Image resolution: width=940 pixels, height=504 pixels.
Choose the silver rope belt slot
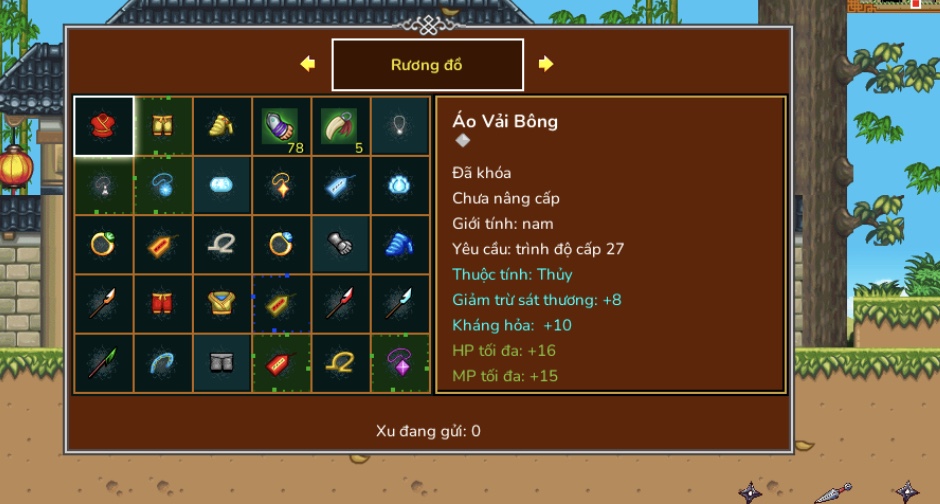[222, 244]
